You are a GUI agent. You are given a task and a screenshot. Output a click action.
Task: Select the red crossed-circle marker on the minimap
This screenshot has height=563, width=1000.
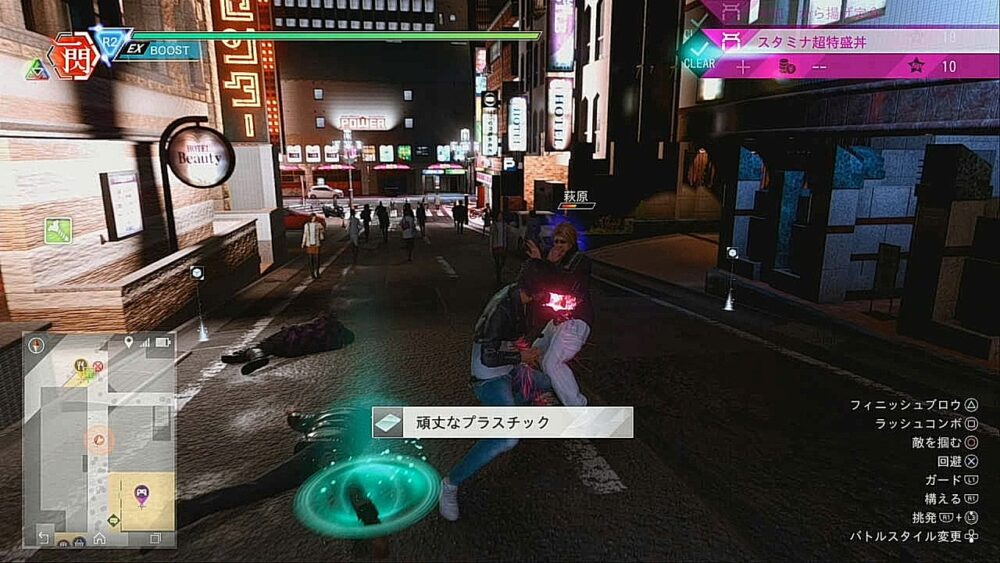pyautogui.click(x=97, y=366)
